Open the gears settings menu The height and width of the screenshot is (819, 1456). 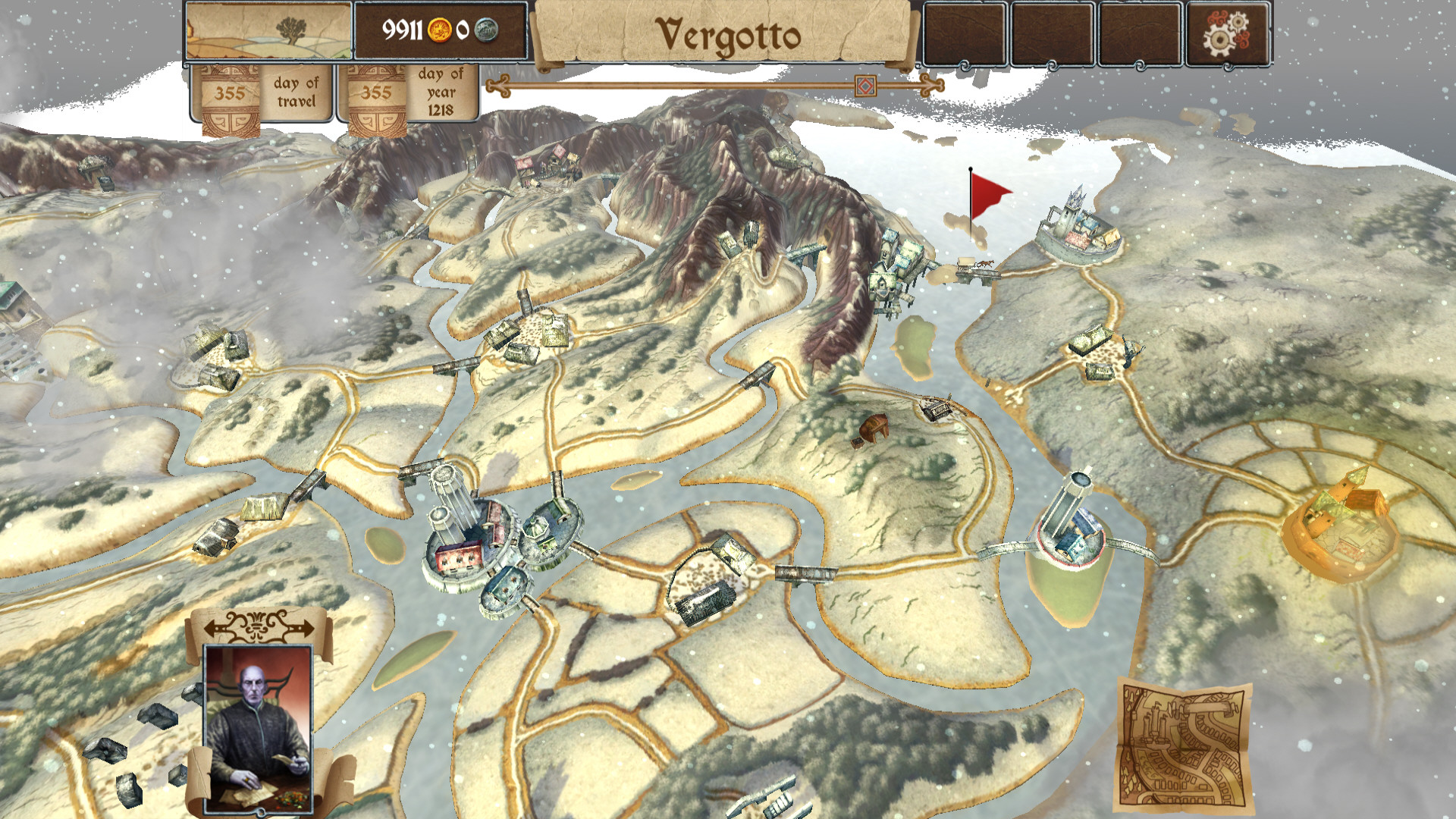[1228, 33]
